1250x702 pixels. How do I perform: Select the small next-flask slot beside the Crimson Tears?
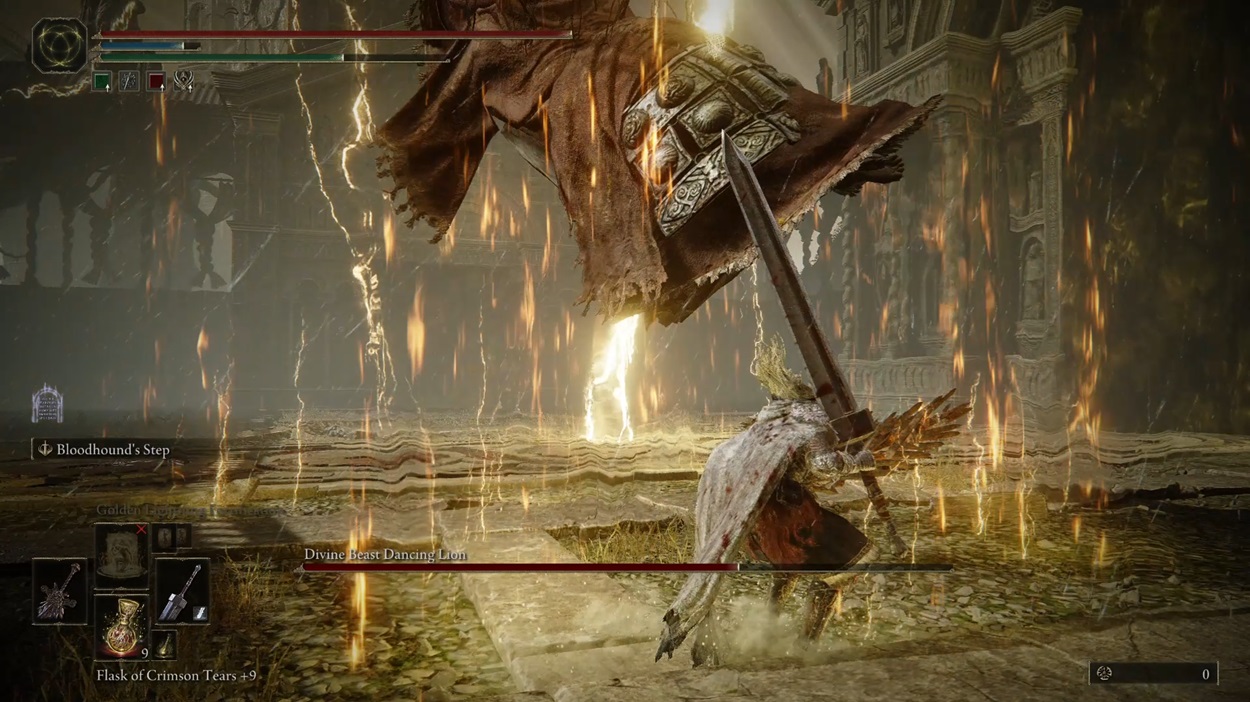pos(164,645)
